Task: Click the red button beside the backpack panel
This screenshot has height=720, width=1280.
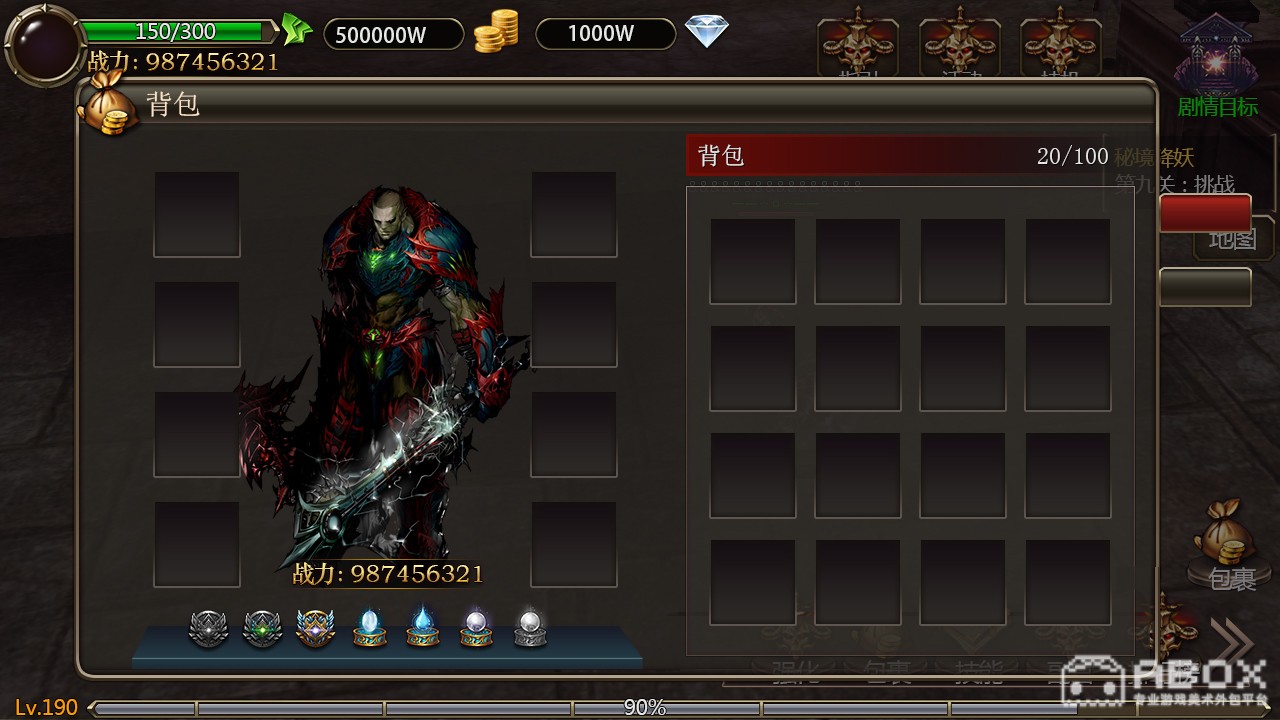Action: pyautogui.click(x=1205, y=213)
